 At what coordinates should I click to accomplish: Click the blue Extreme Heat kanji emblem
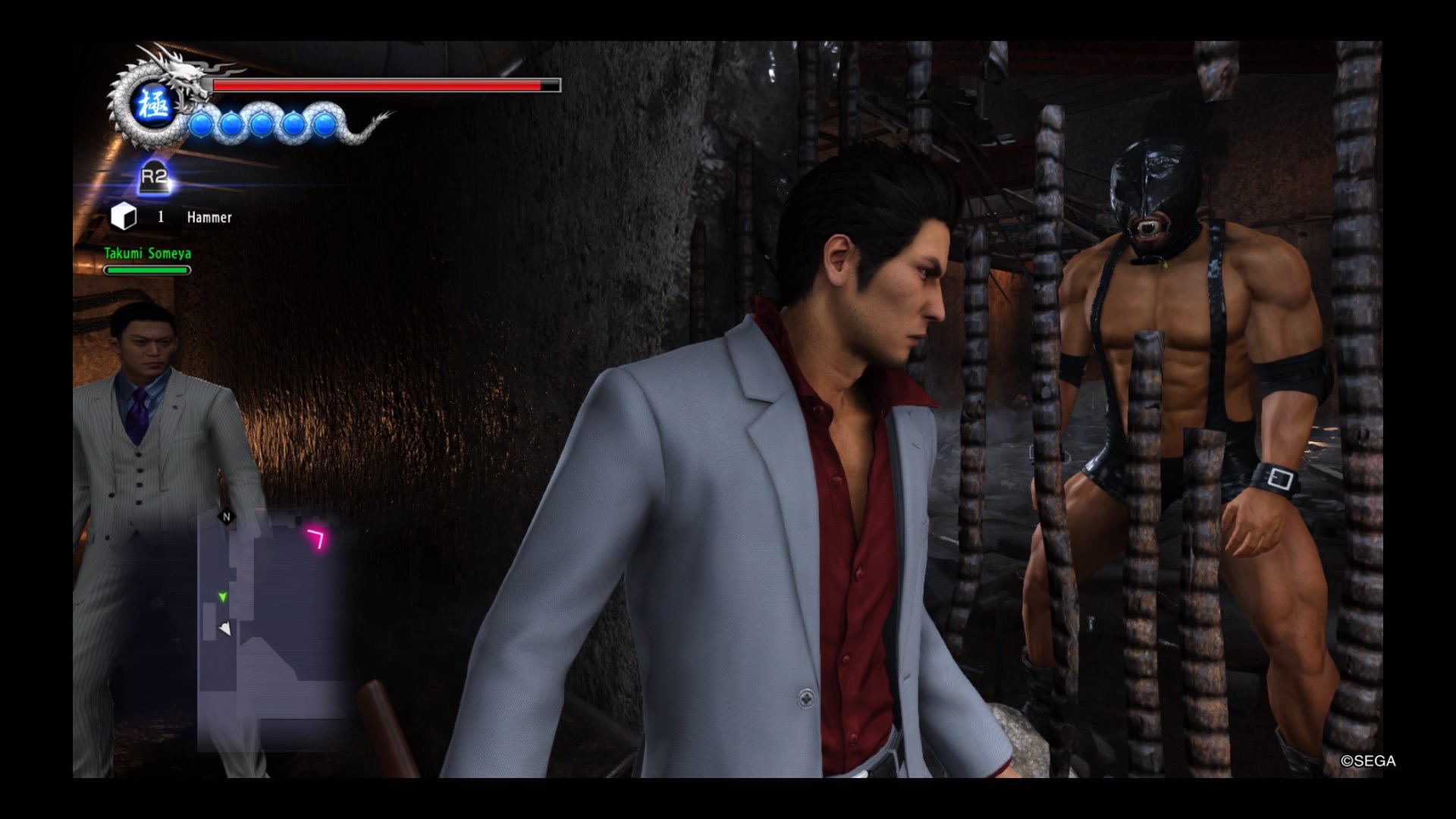[154, 106]
